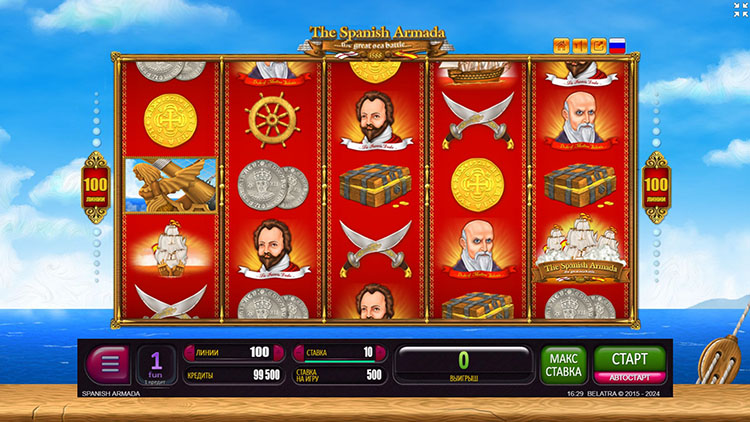The height and width of the screenshot is (422, 750).
Task: Go to the home lobby icon
Action: [x=561, y=45]
